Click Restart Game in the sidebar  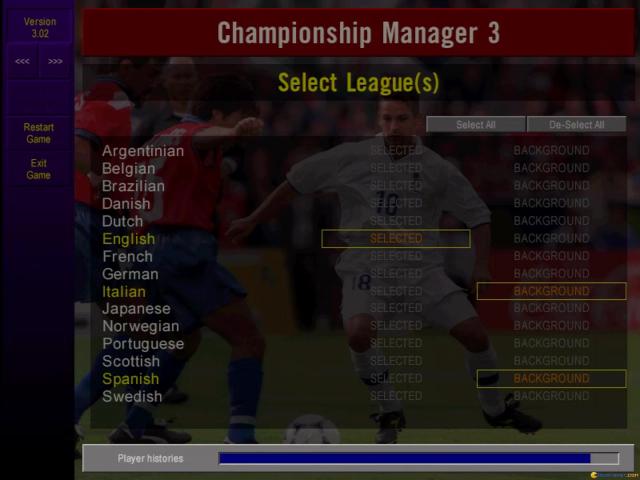(38, 133)
